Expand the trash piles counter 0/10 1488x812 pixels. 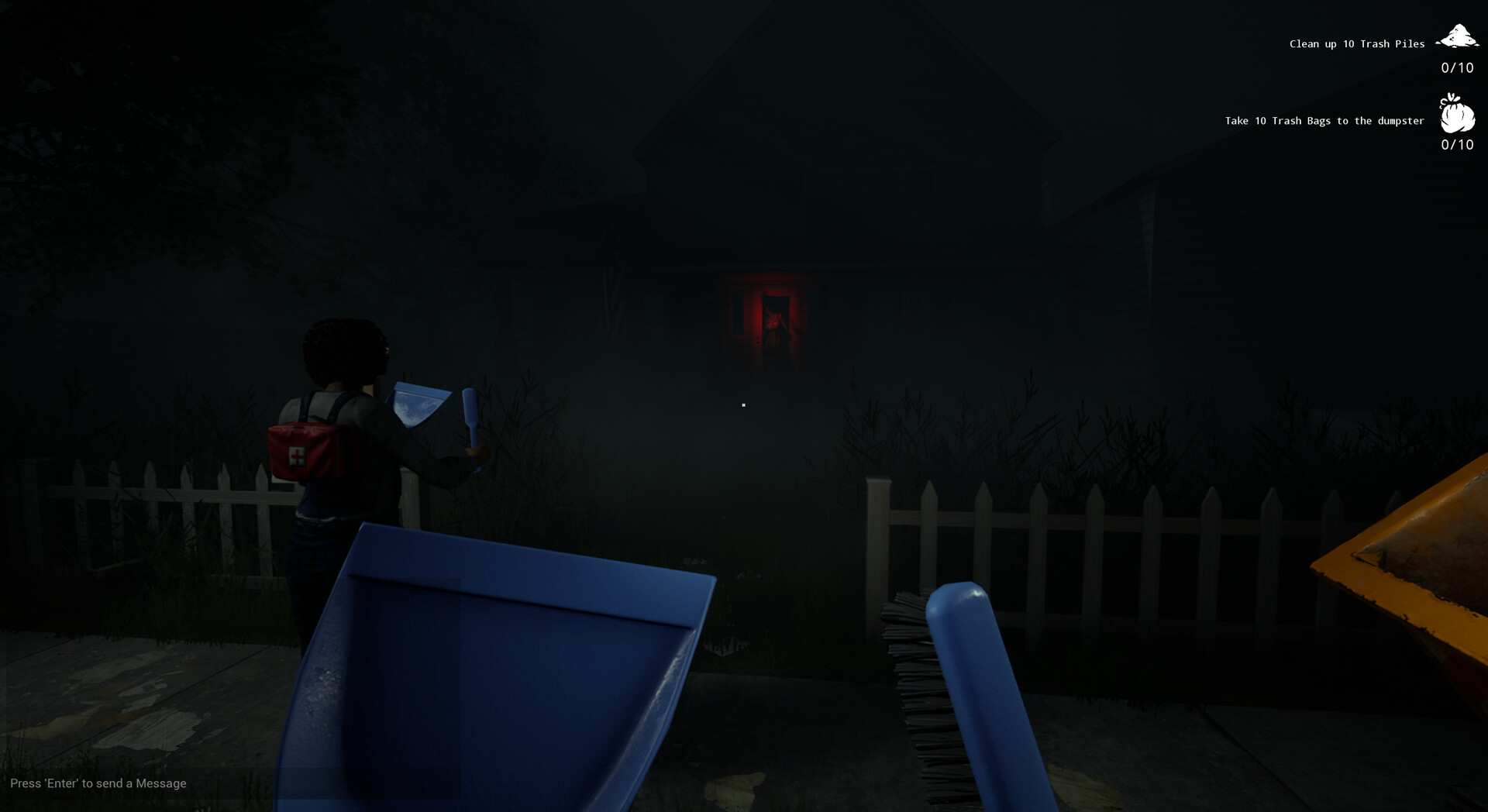1457,69
